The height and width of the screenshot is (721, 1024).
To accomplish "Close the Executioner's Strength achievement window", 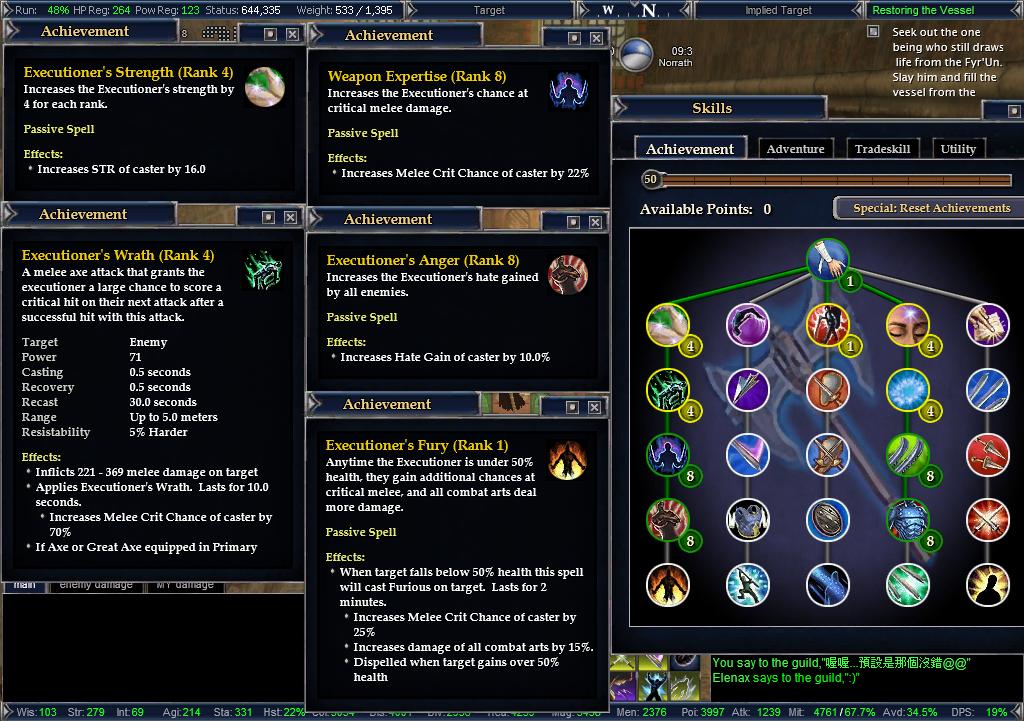I will click(x=292, y=34).
